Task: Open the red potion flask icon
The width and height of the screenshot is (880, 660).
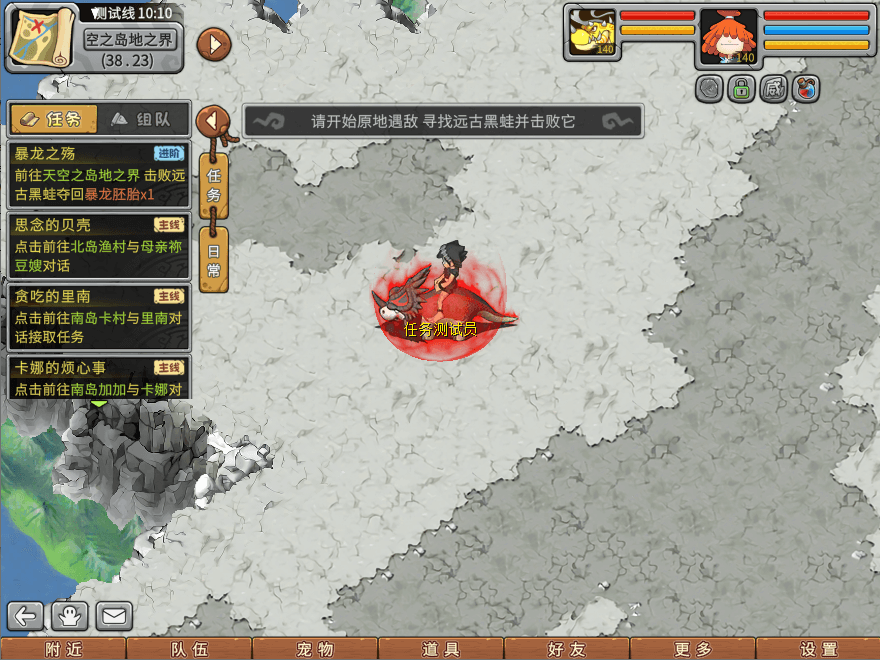Action: click(x=806, y=89)
